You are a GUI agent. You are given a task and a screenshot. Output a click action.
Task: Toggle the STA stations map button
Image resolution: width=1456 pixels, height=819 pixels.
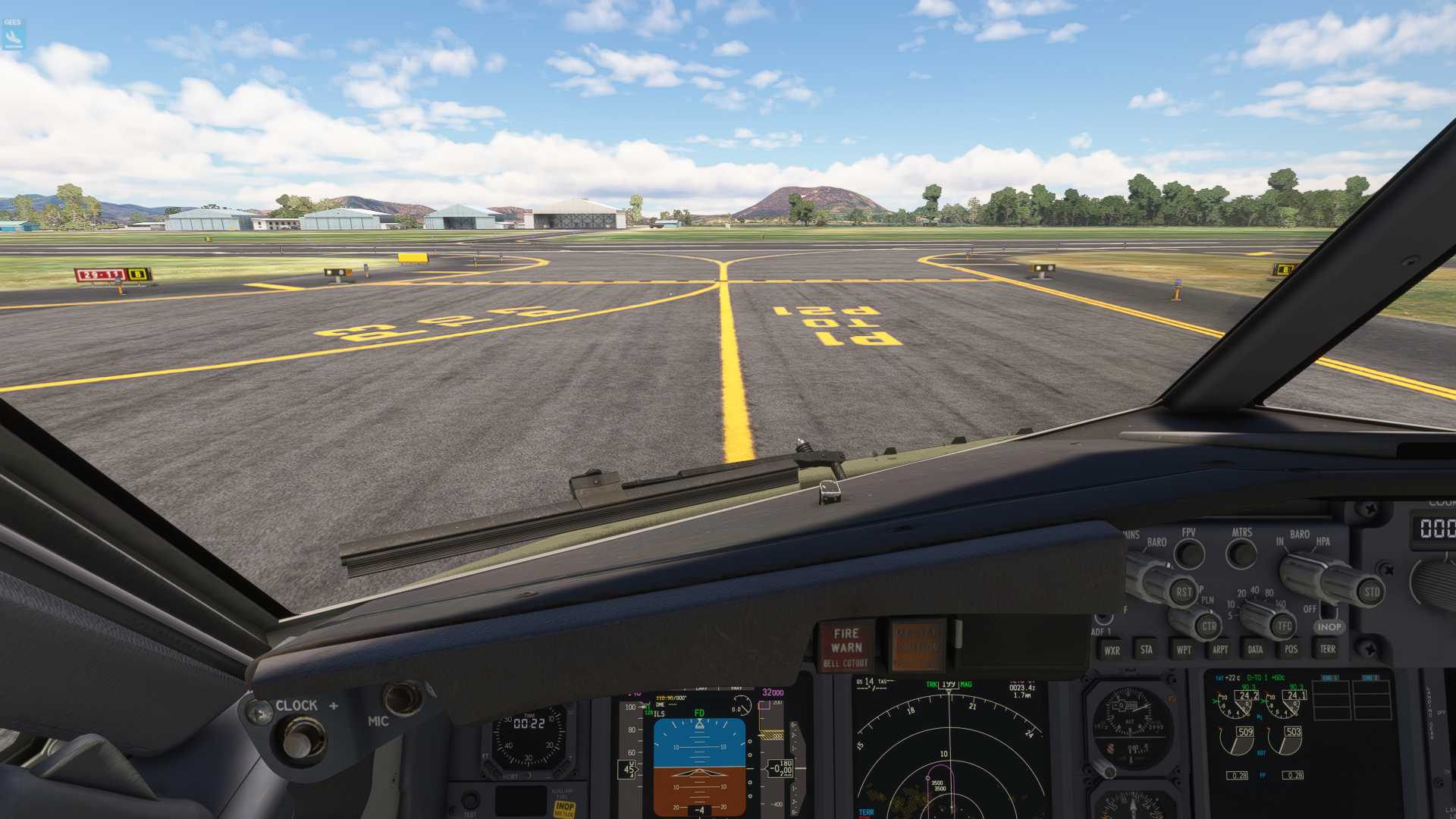[1147, 649]
